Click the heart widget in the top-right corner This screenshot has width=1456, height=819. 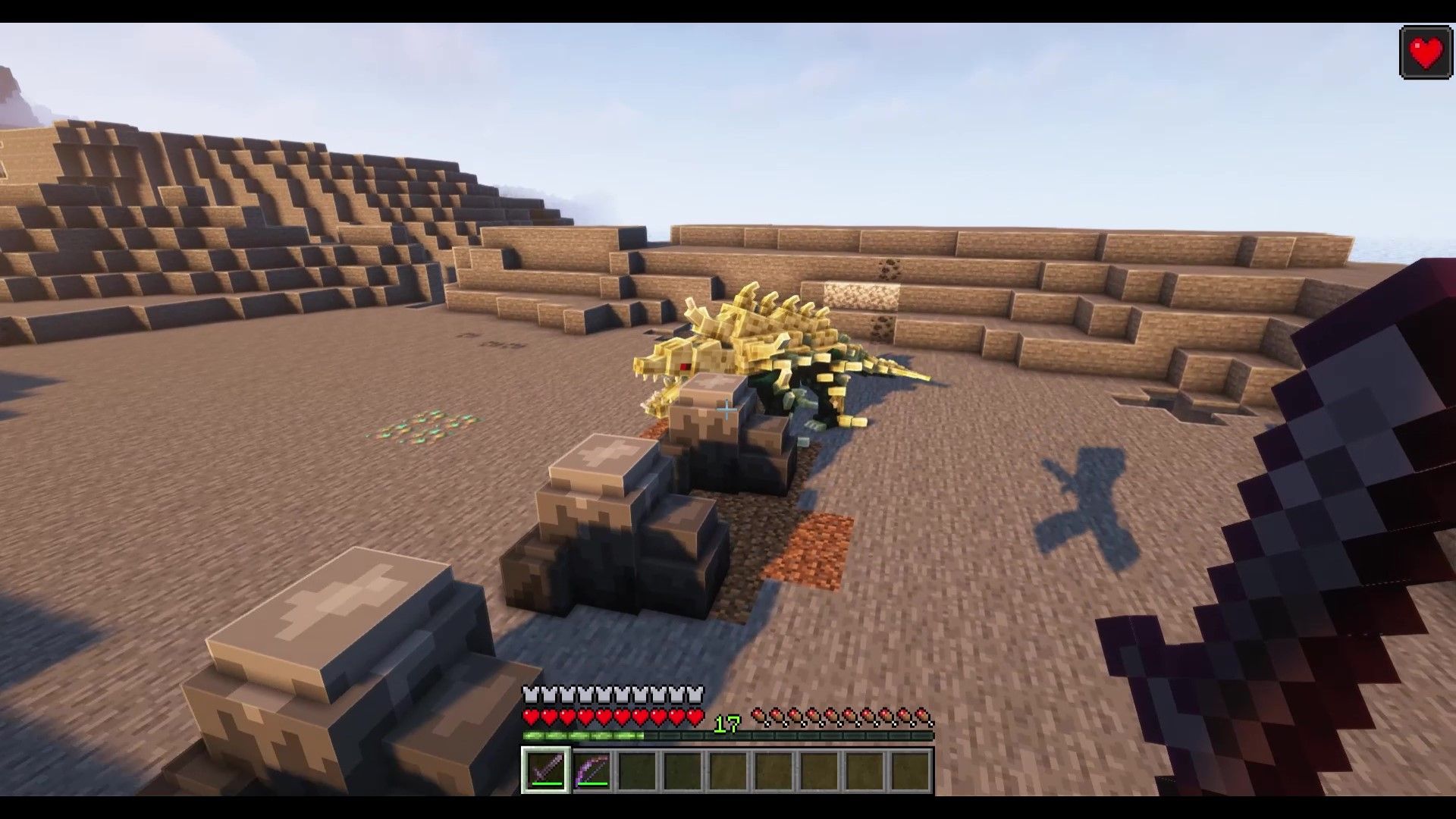tap(1424, 51)
